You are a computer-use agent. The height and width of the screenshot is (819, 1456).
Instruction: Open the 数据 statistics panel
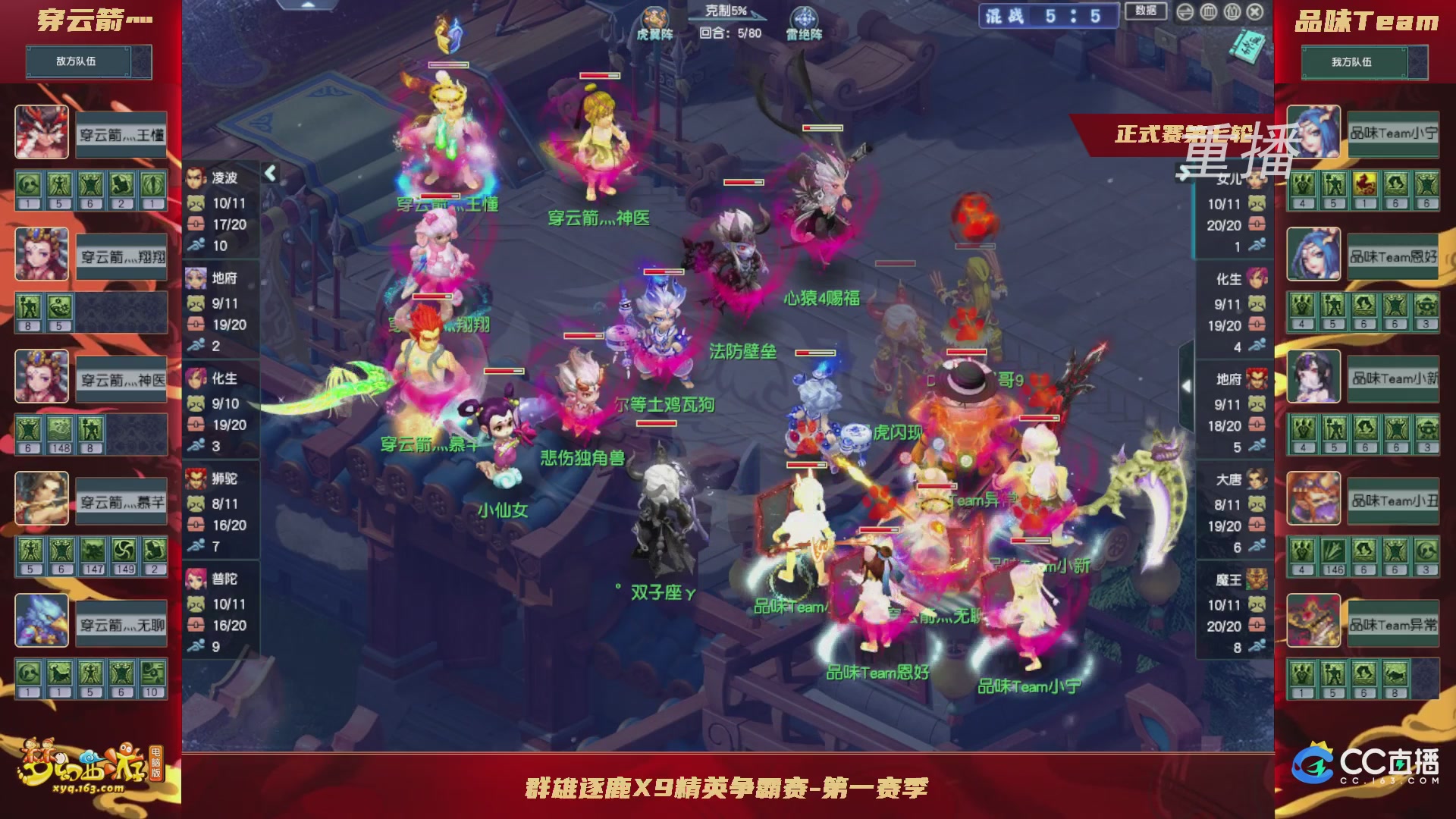[x=1145, y=12]
